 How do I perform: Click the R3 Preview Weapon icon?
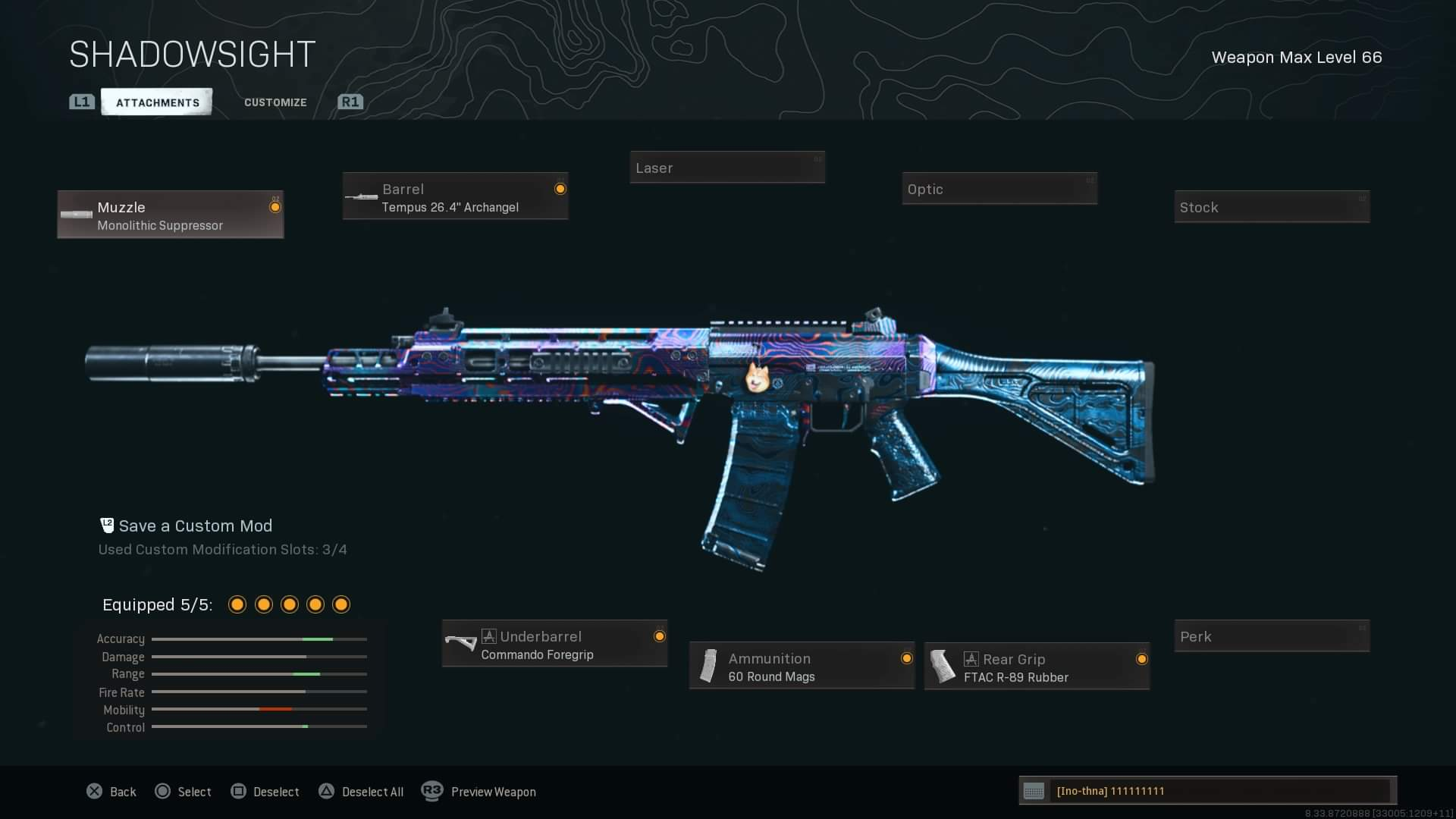pos(433,791)
